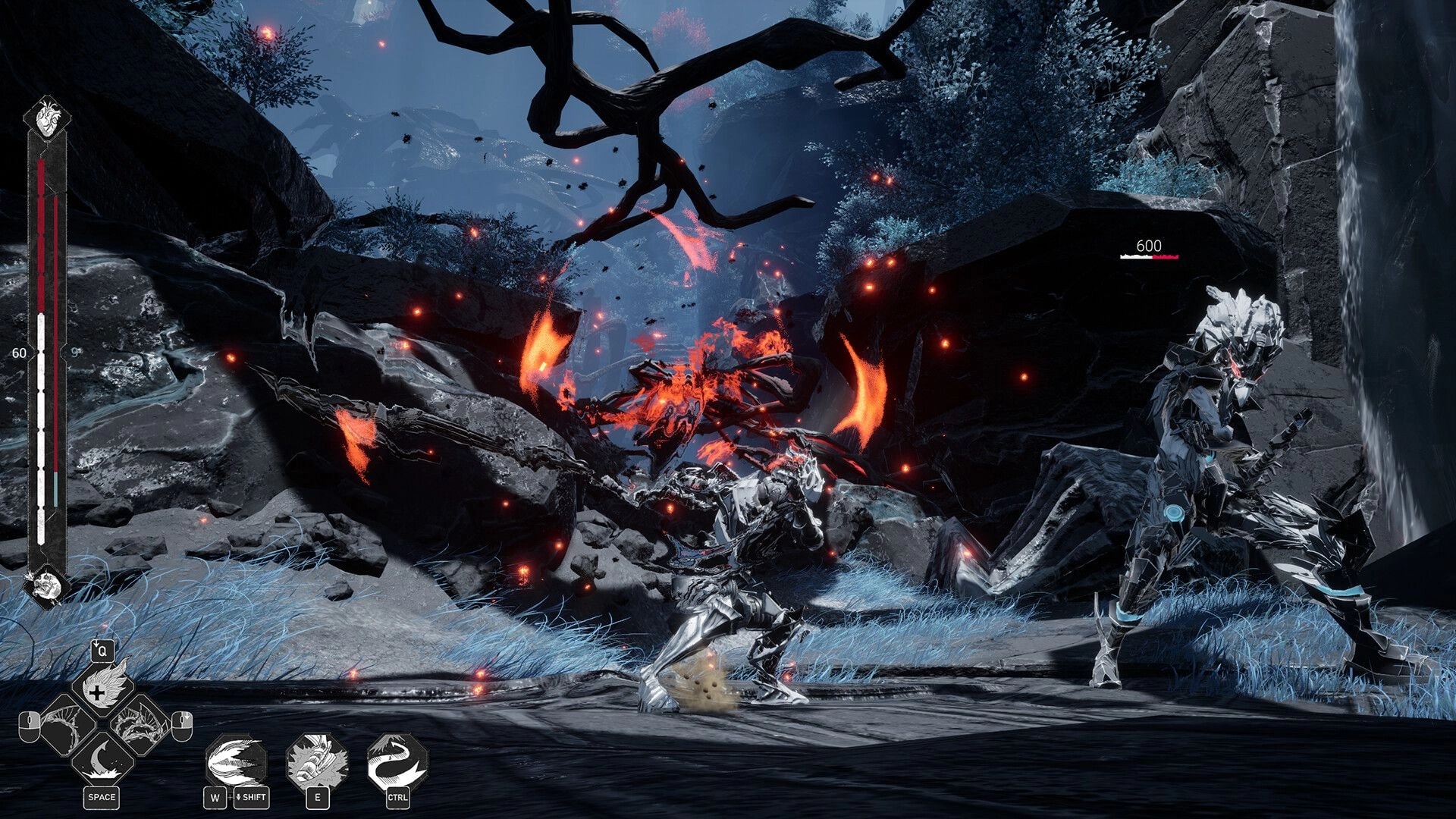Viewport: 1456px width, 819px height.
Task: Toggle the Q keybind indicator above the diamond
Action: tap(102, 651)
